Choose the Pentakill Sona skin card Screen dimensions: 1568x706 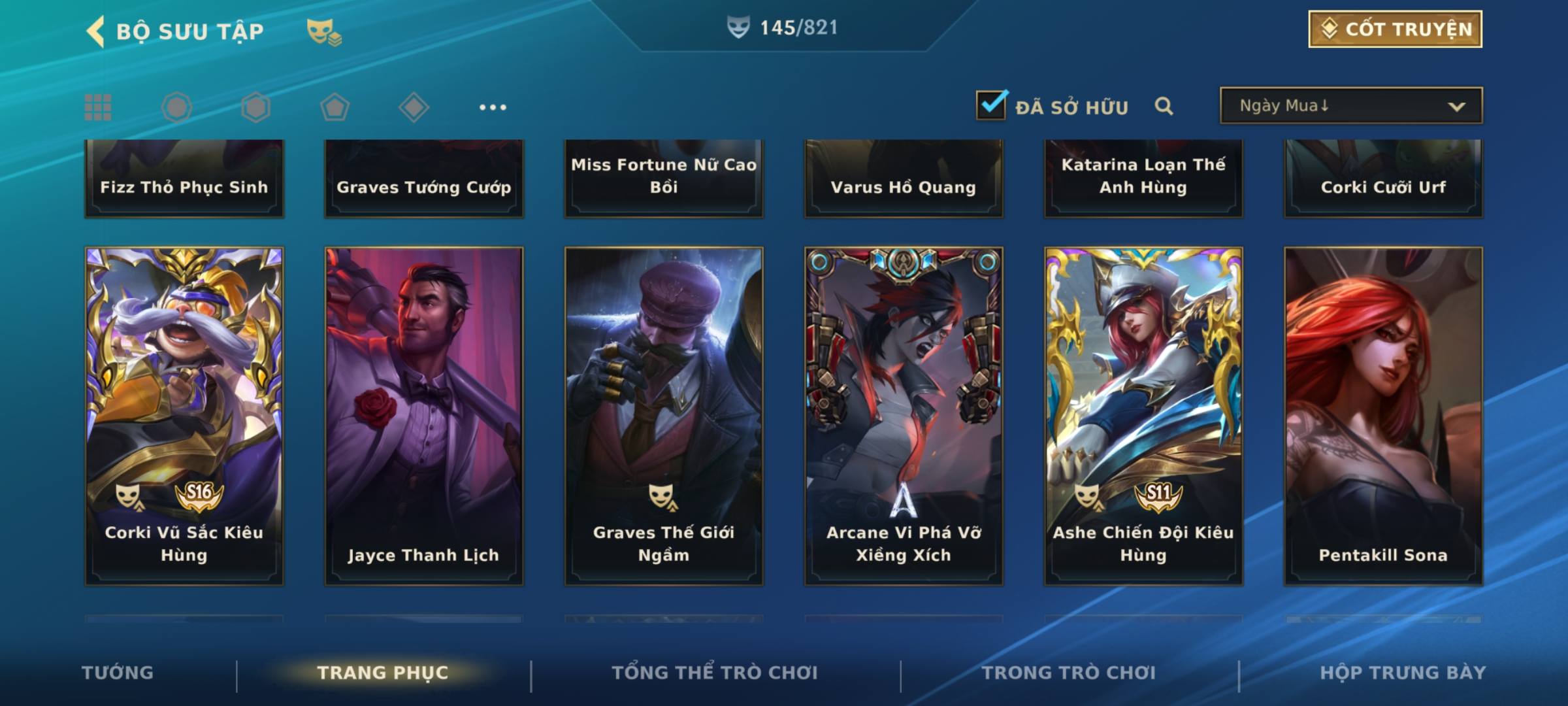(1383, 415)
